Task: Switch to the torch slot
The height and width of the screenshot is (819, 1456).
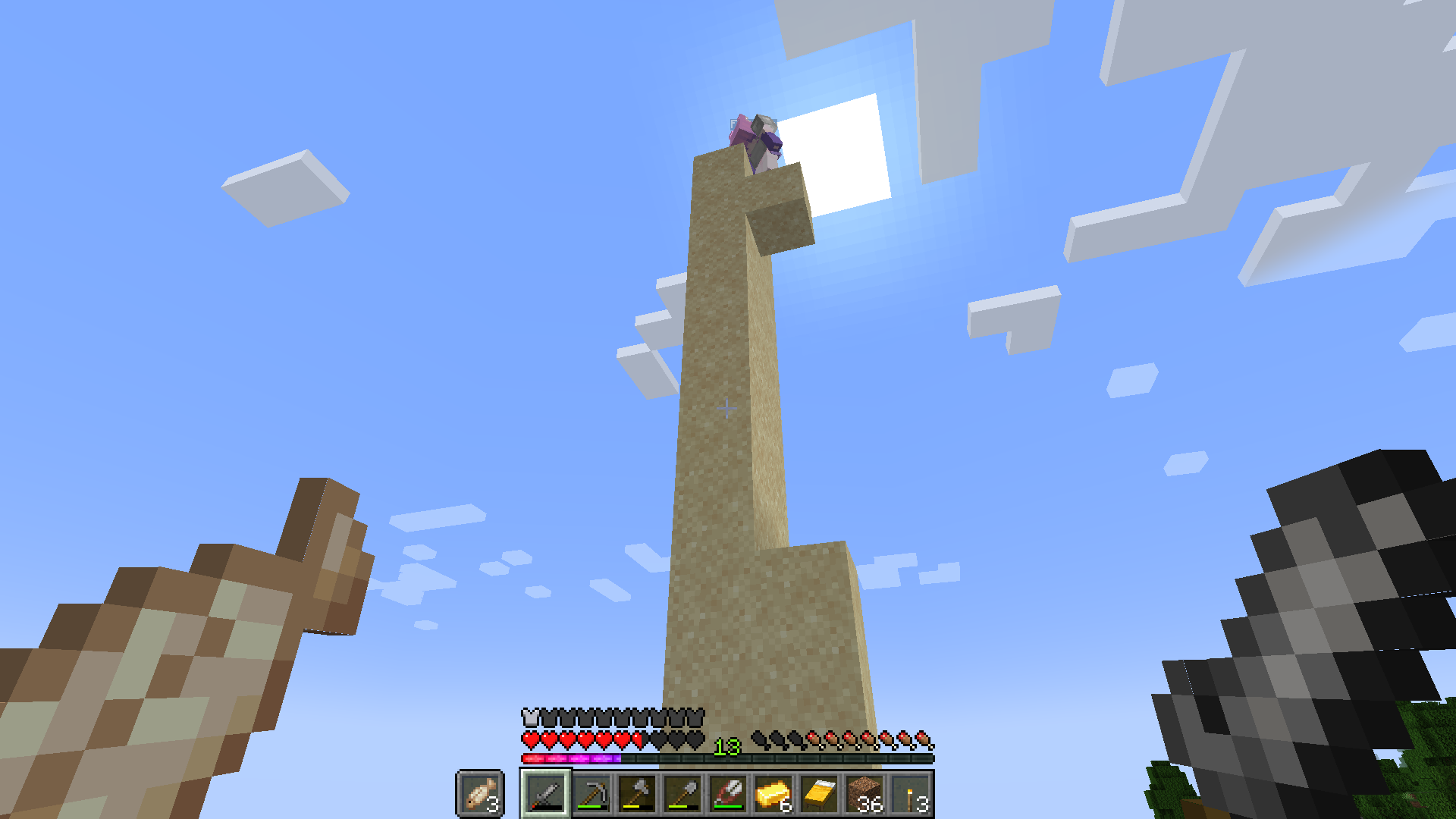Action: click(x=910, y=794)
